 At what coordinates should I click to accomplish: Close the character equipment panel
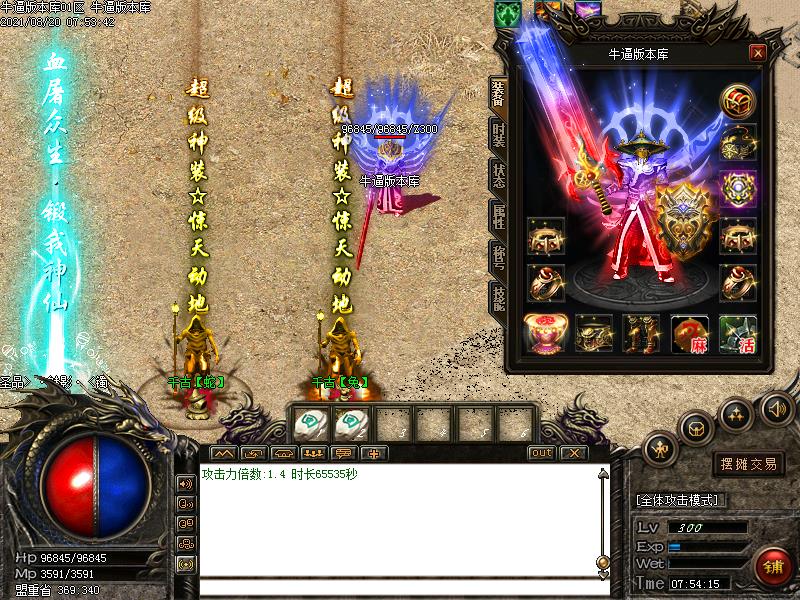coord(758,53)
